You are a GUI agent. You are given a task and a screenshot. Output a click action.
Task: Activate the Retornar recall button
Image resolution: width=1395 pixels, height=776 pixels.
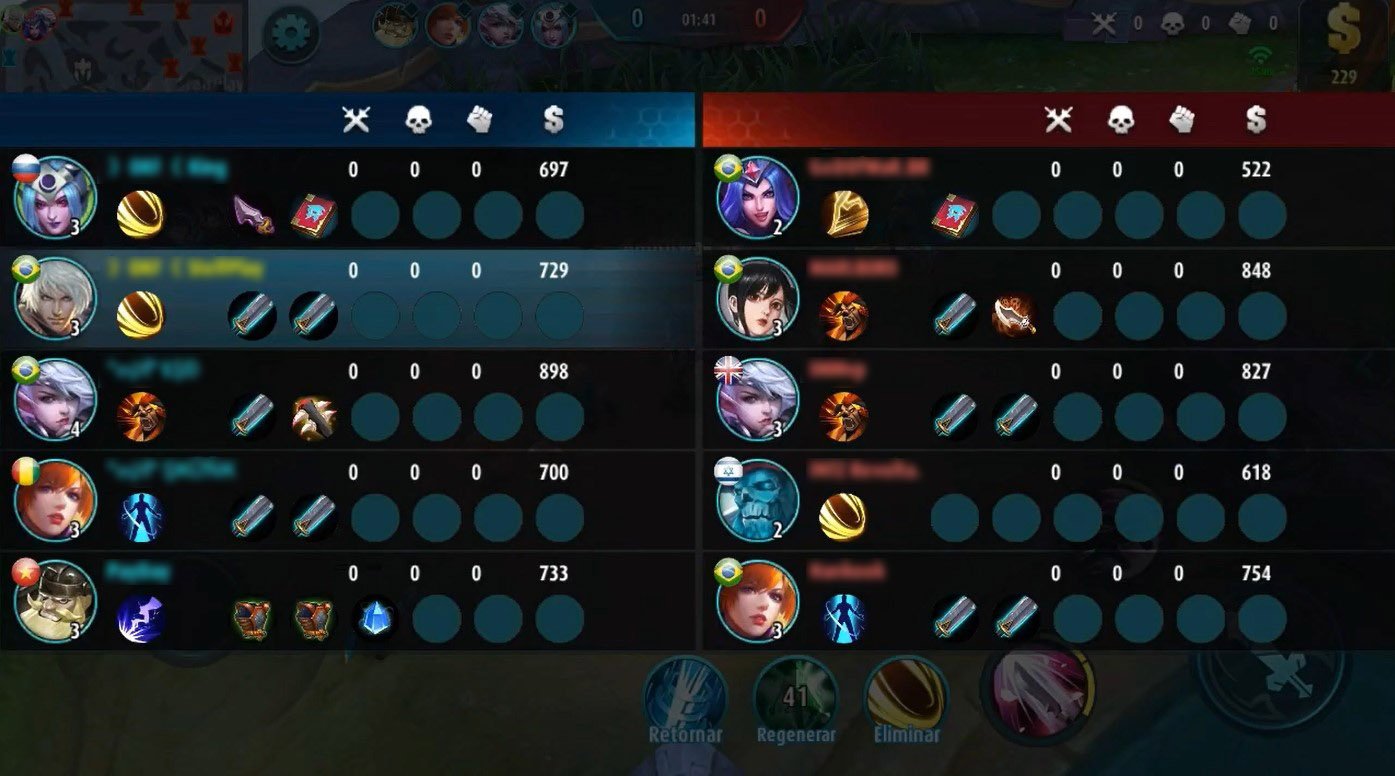tap(685, 696)
